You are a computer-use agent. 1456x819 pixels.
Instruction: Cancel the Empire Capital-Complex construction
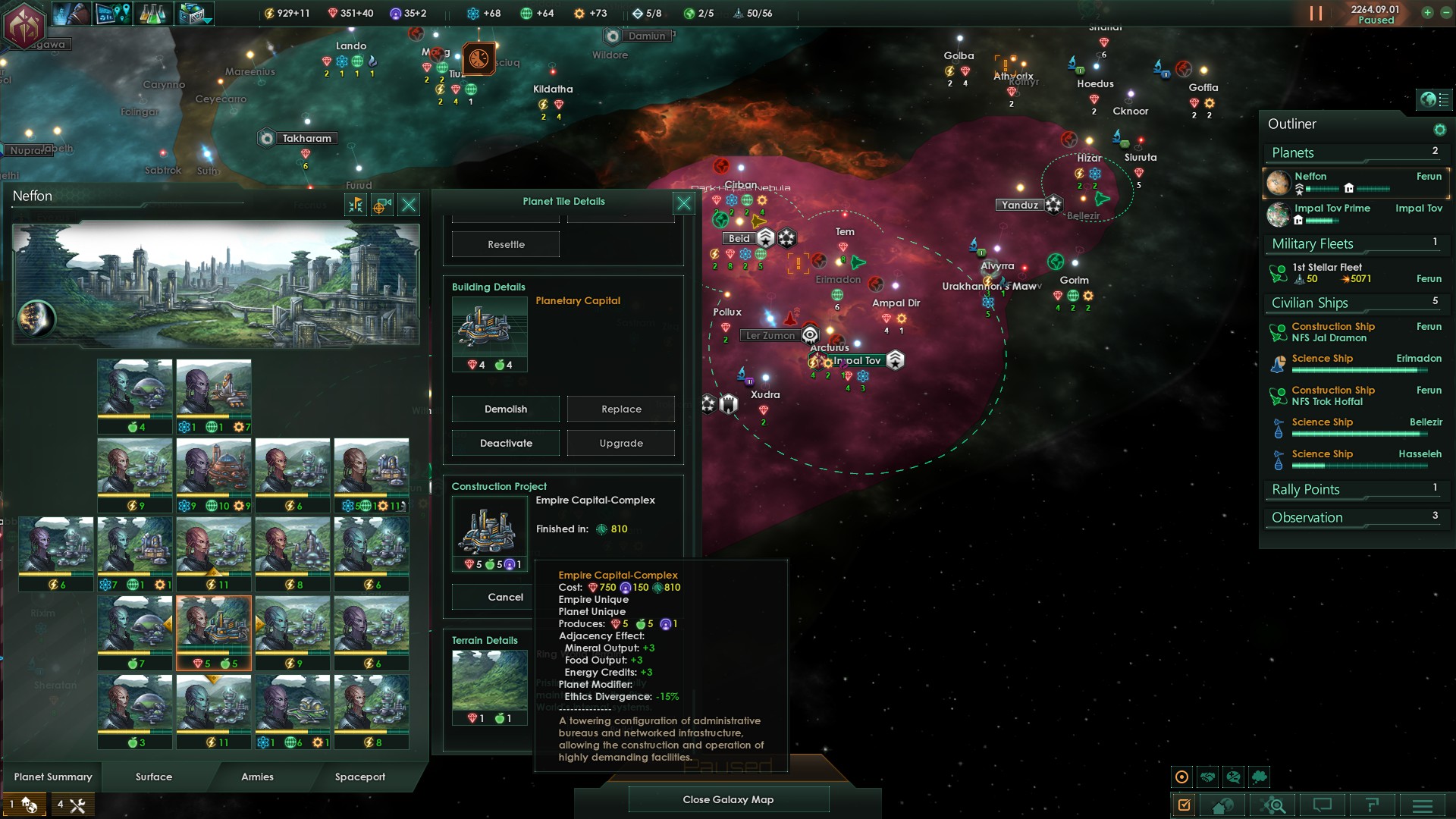click(x=505, y=597)
